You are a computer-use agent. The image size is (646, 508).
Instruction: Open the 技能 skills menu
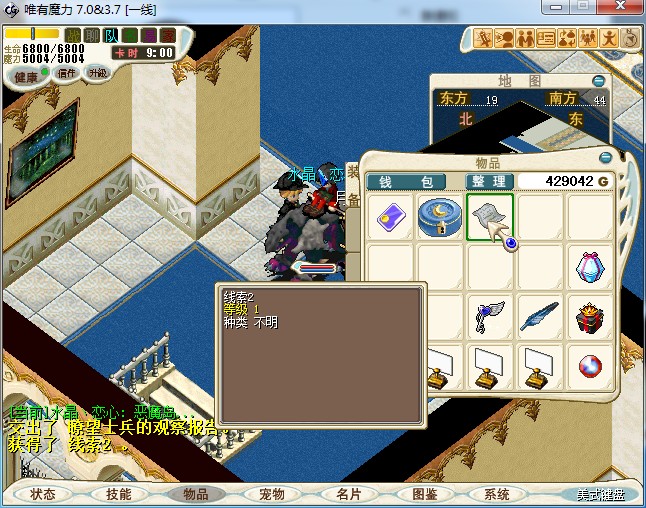pos(119,494)
